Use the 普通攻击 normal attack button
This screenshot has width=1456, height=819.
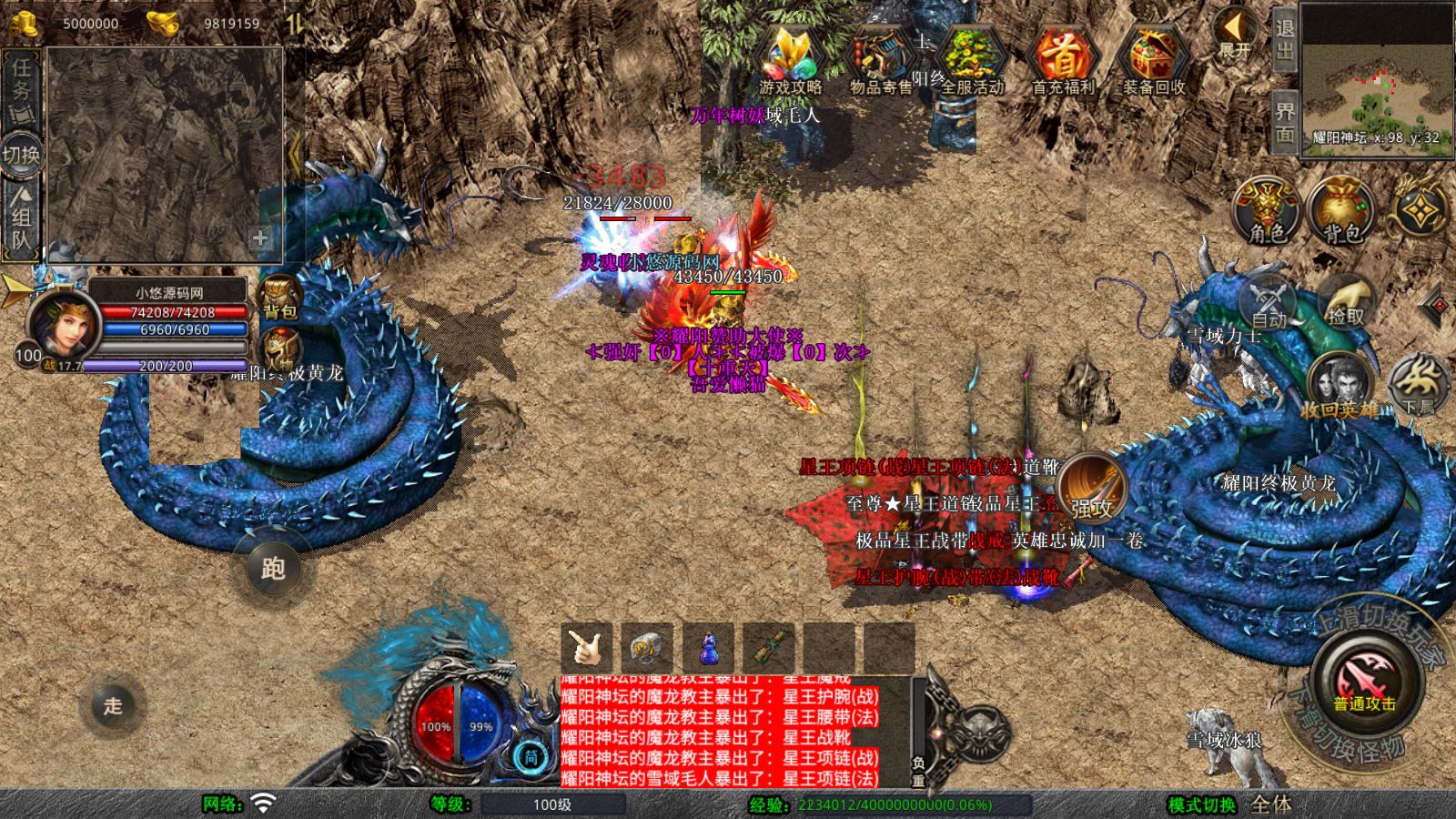(1365, 682)
